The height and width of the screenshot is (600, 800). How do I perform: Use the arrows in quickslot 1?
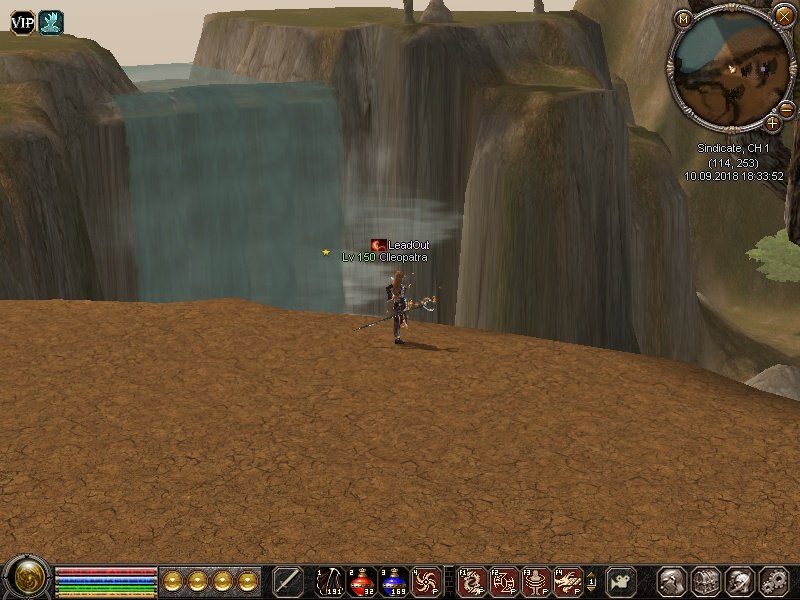click(329, 581)
